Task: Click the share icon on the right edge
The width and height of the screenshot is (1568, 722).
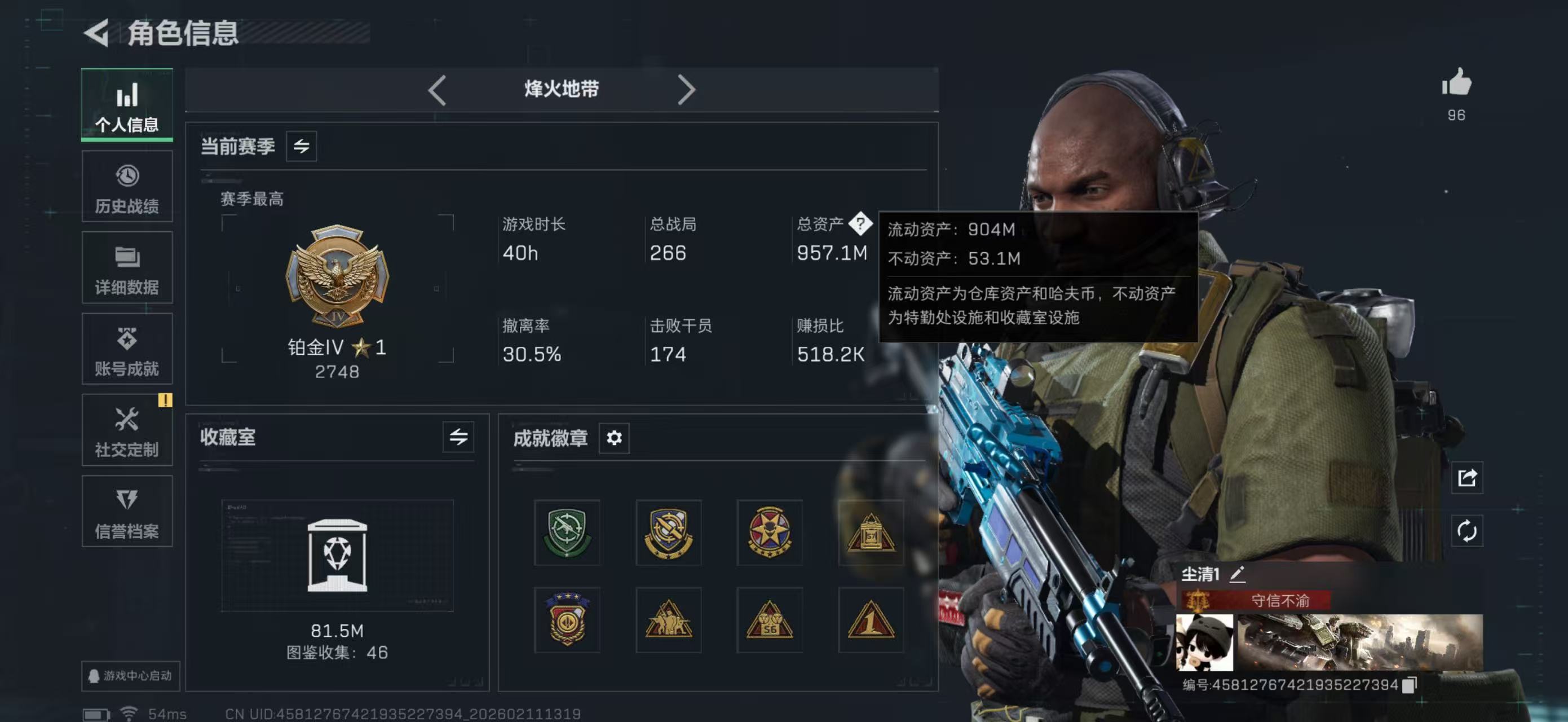Action: [1467, 478]
